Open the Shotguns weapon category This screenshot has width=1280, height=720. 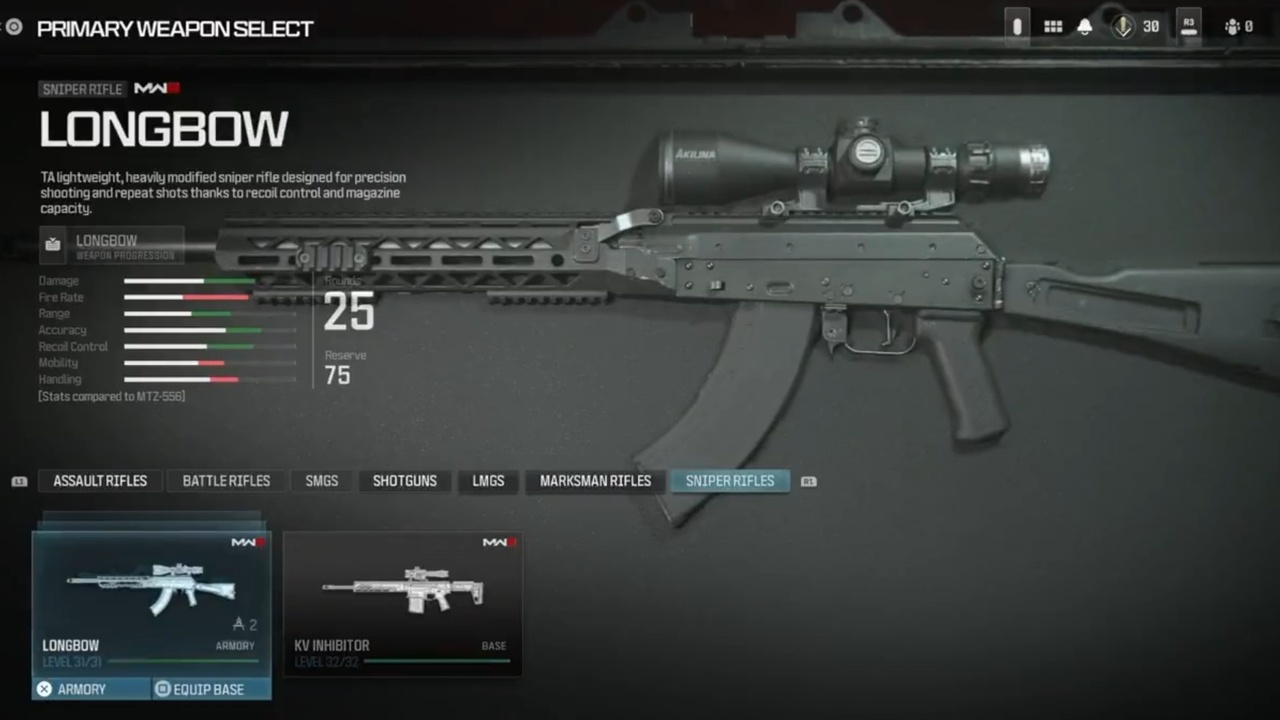pyautogui.click(x=404, y=481)
